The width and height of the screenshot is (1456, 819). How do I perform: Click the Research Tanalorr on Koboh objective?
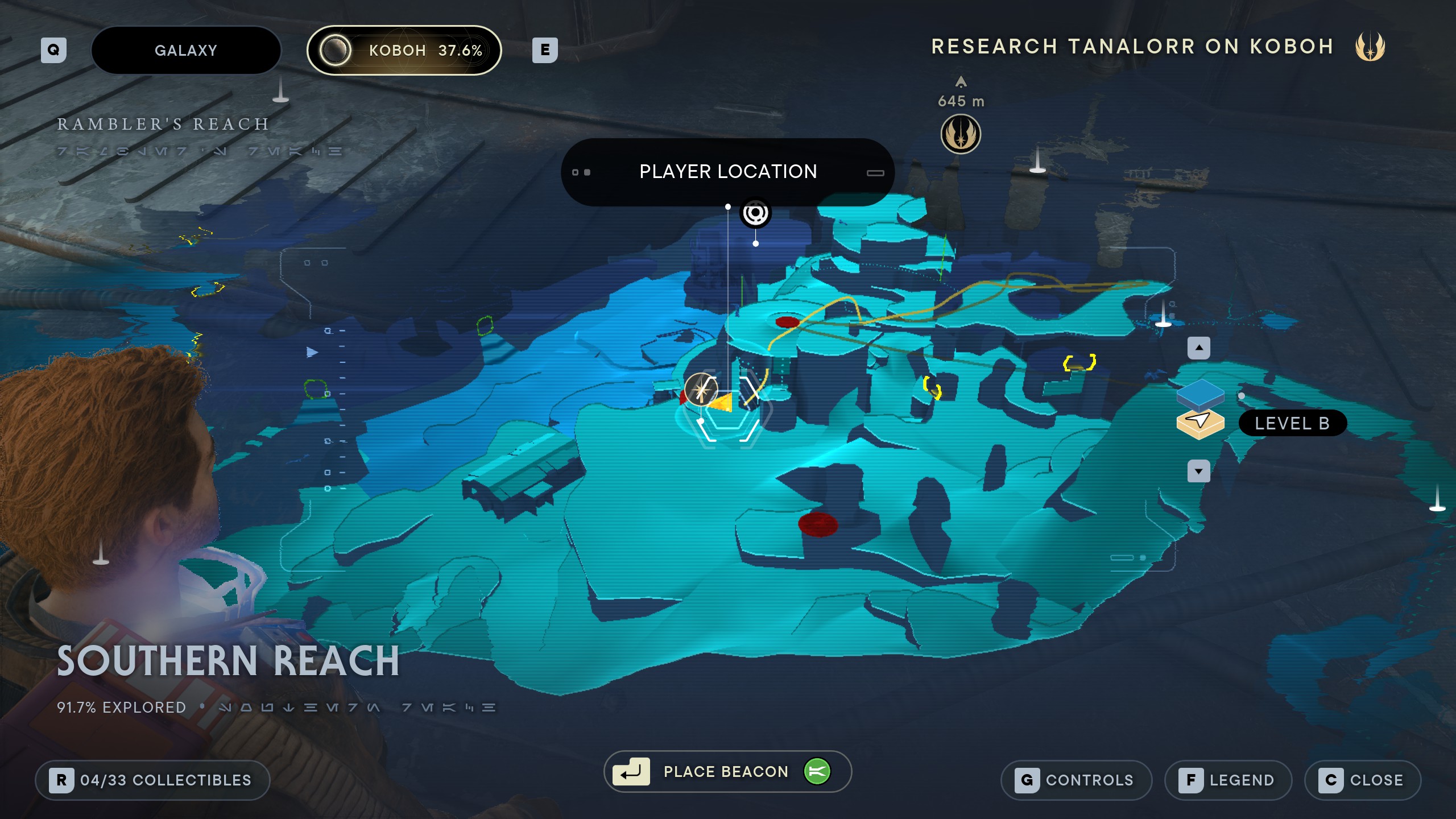1132,47
